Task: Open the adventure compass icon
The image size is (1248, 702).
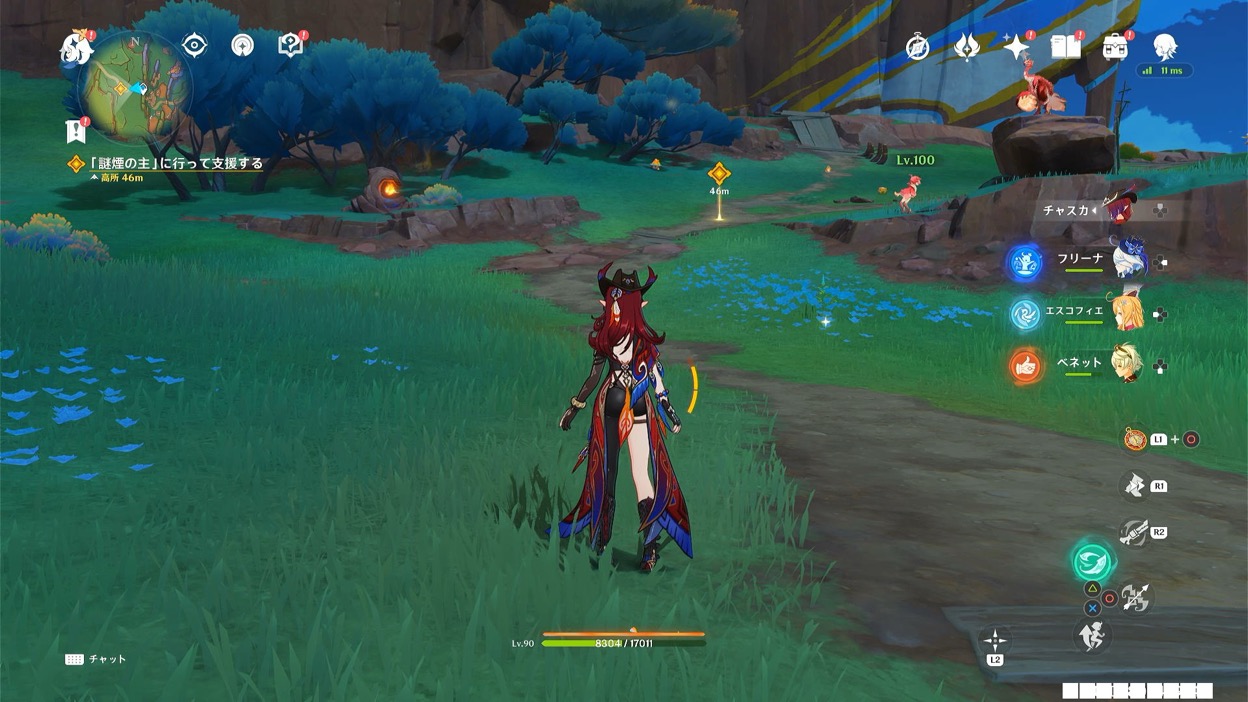Action: tap(917, 46)
